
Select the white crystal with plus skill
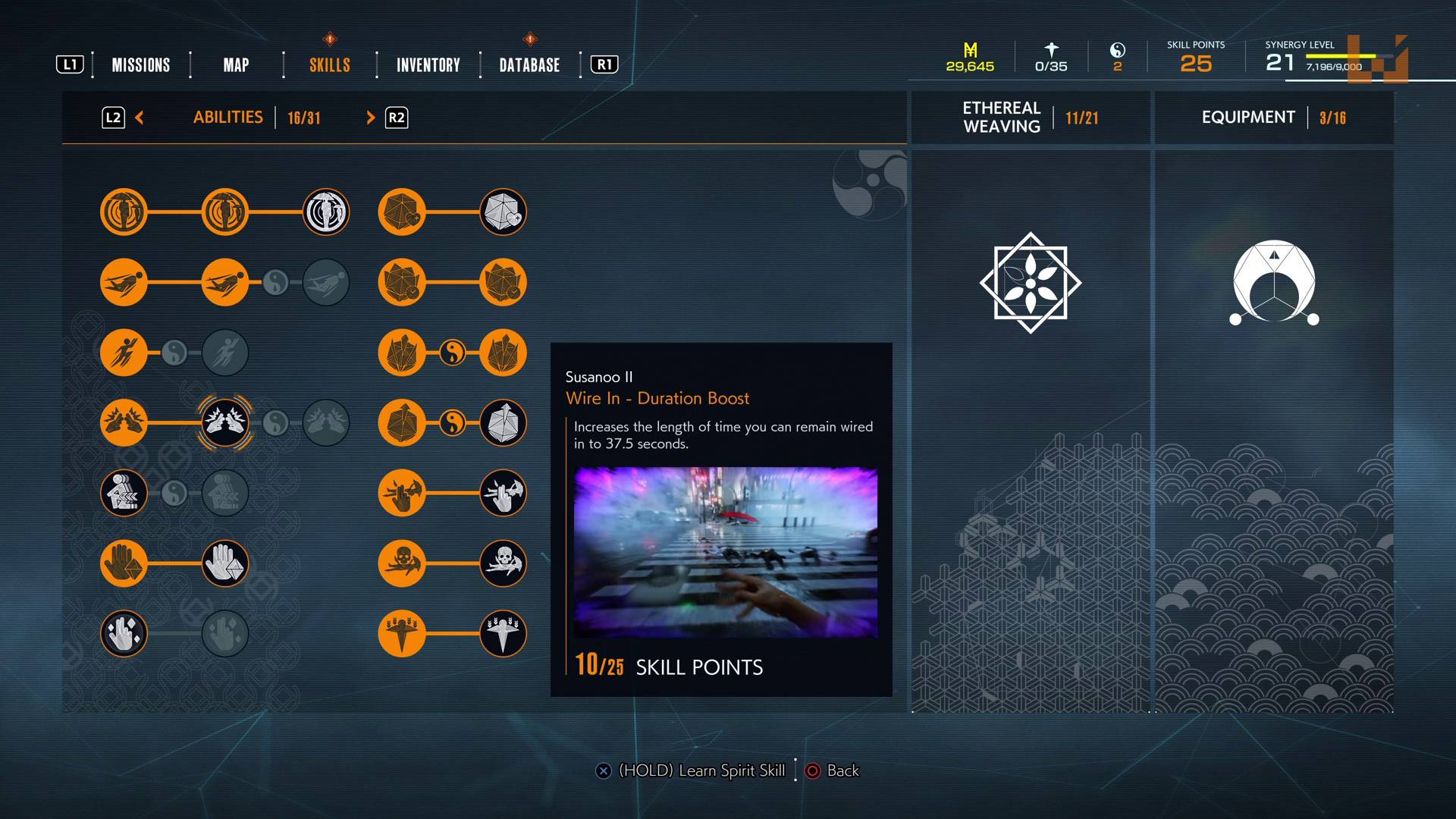[503, 212]
